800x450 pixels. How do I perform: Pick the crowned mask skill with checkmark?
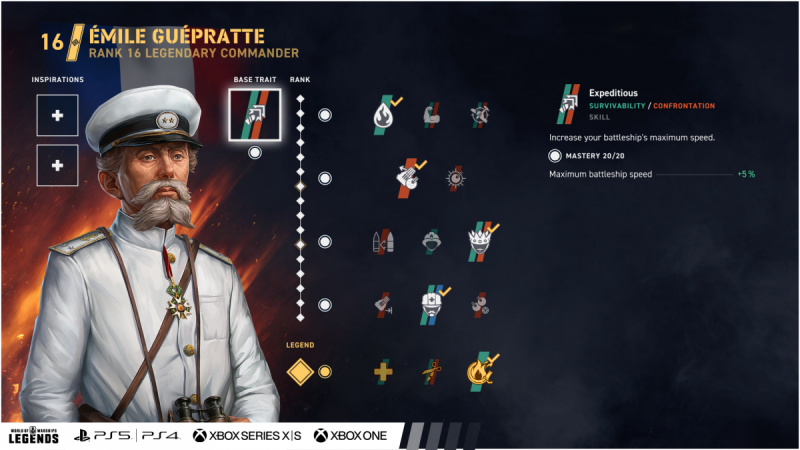coord(480,242)
